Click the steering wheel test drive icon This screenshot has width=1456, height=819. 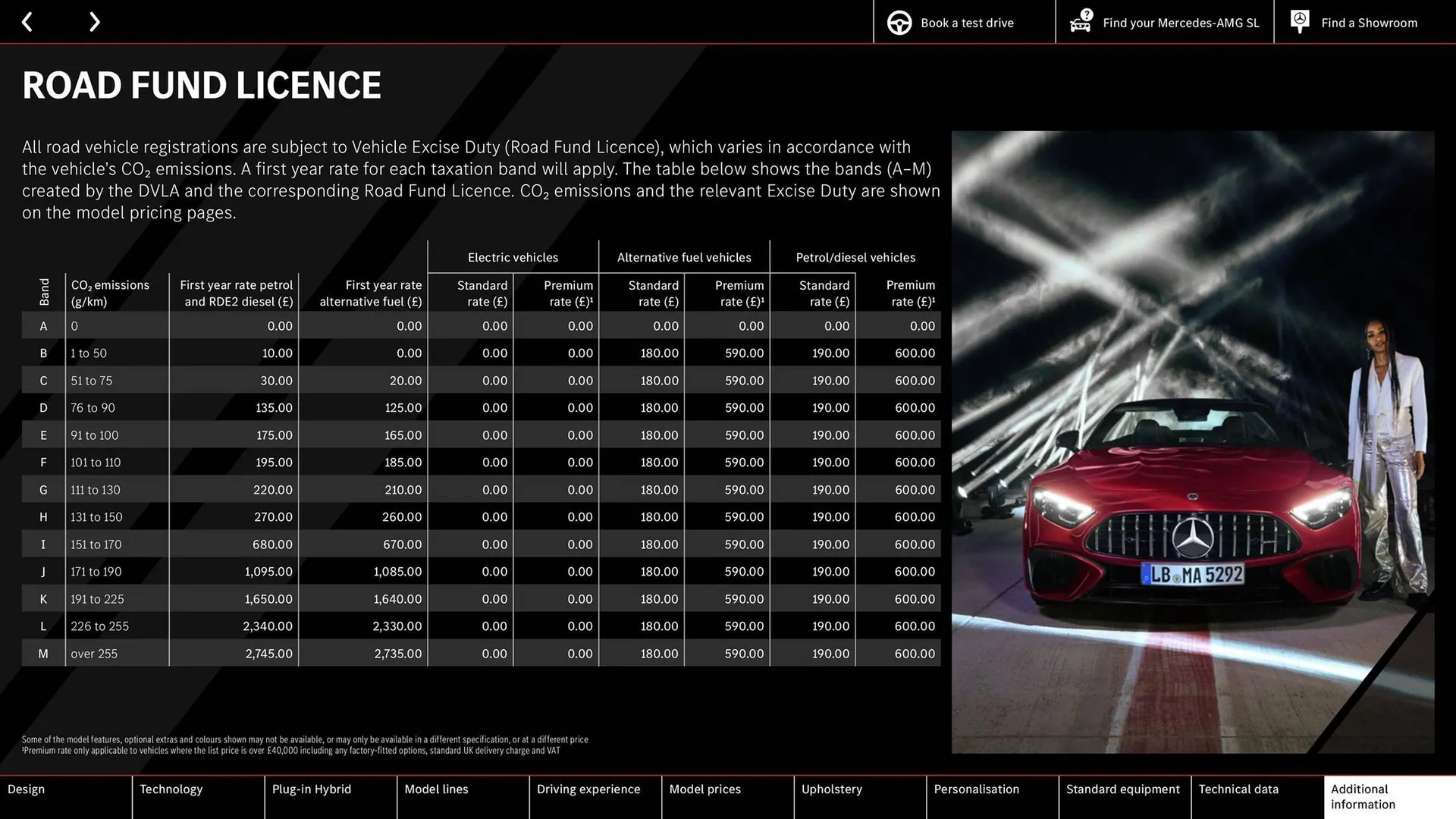coord(899,22)
